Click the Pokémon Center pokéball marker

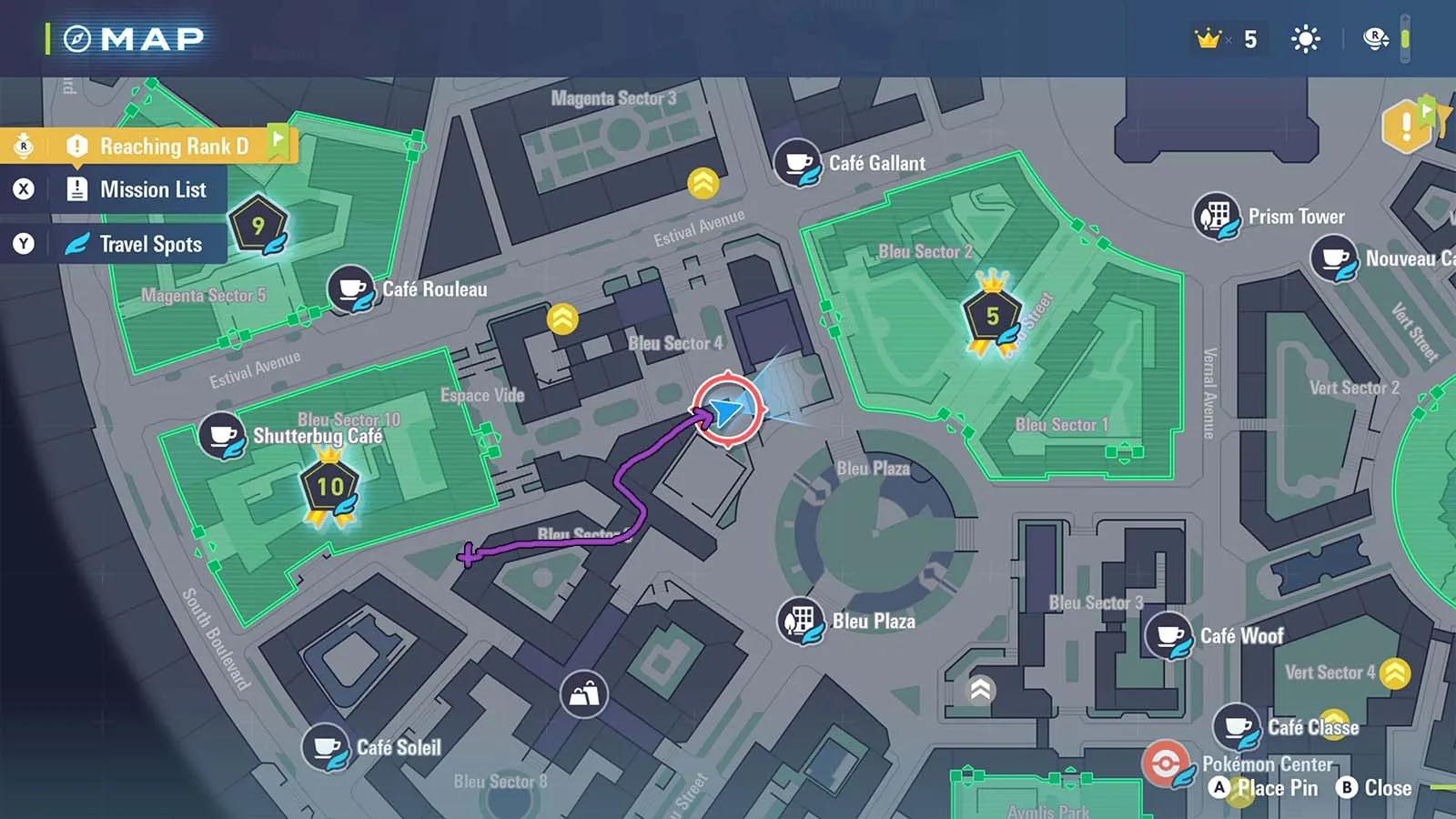click(1166, 763)
